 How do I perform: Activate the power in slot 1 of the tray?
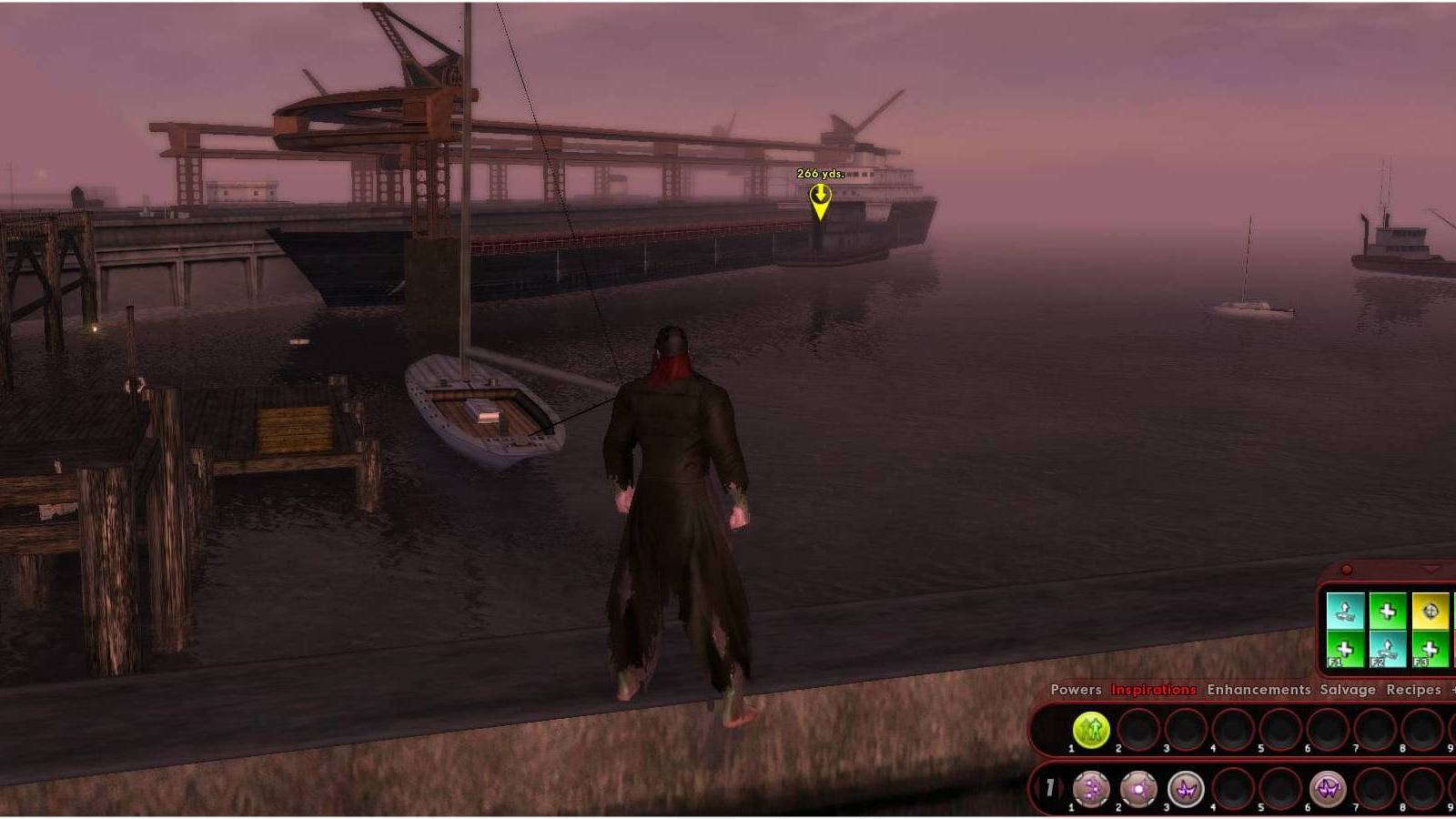[x=1090, y=788]
